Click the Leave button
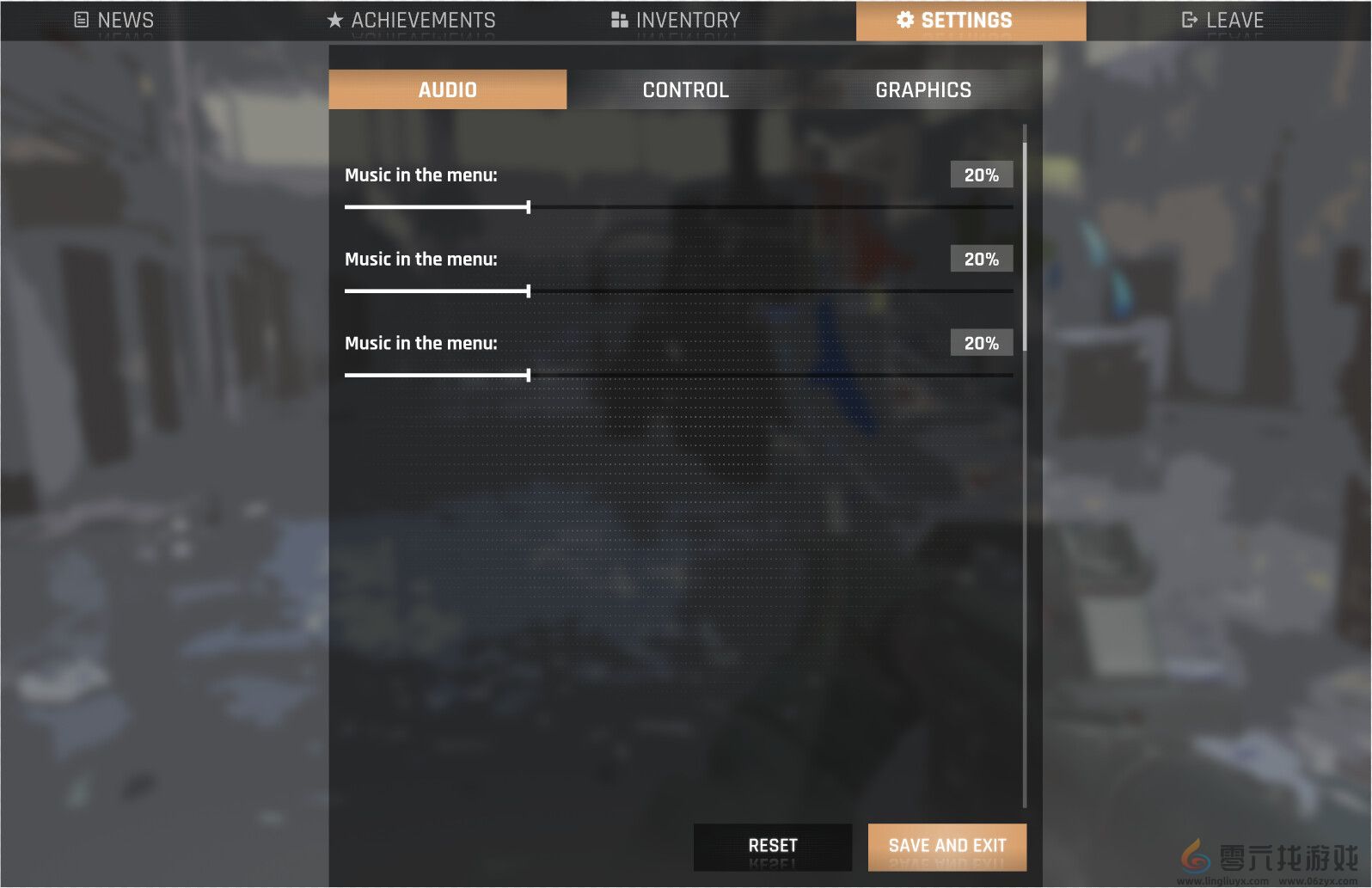 coord(1222,20)
